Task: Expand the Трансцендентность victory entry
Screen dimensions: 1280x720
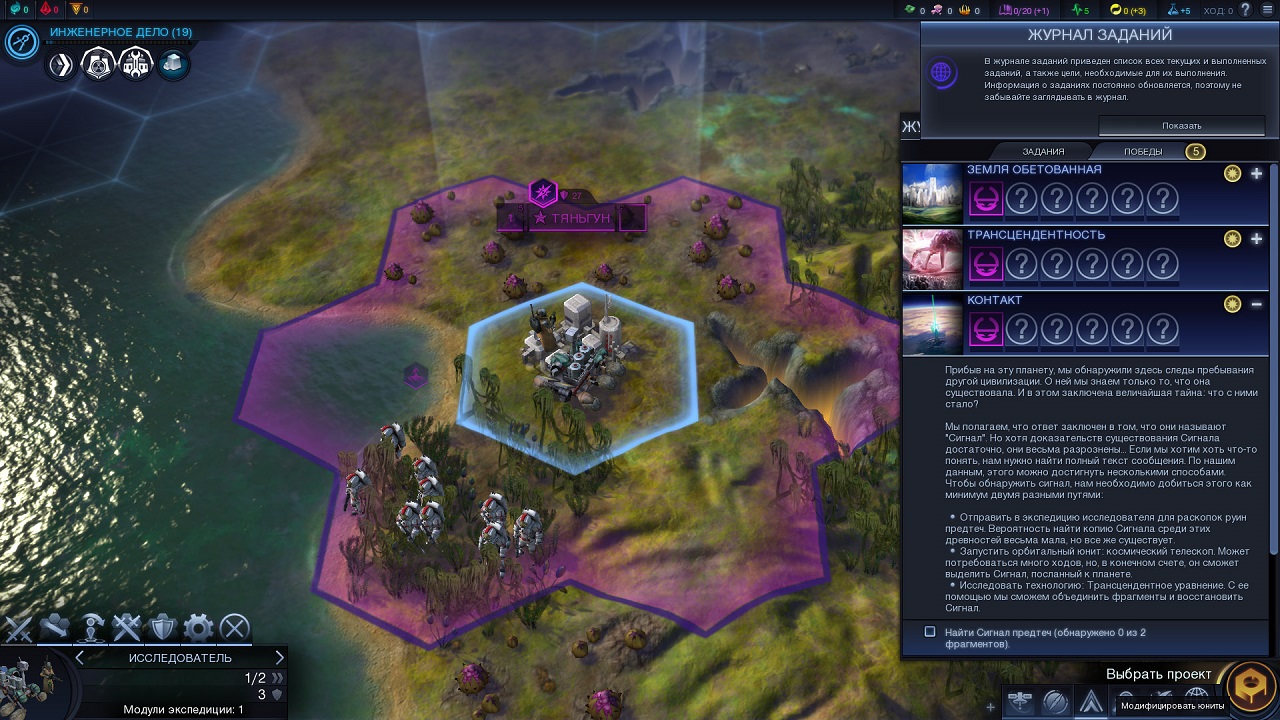Action: pos(1256,239)
